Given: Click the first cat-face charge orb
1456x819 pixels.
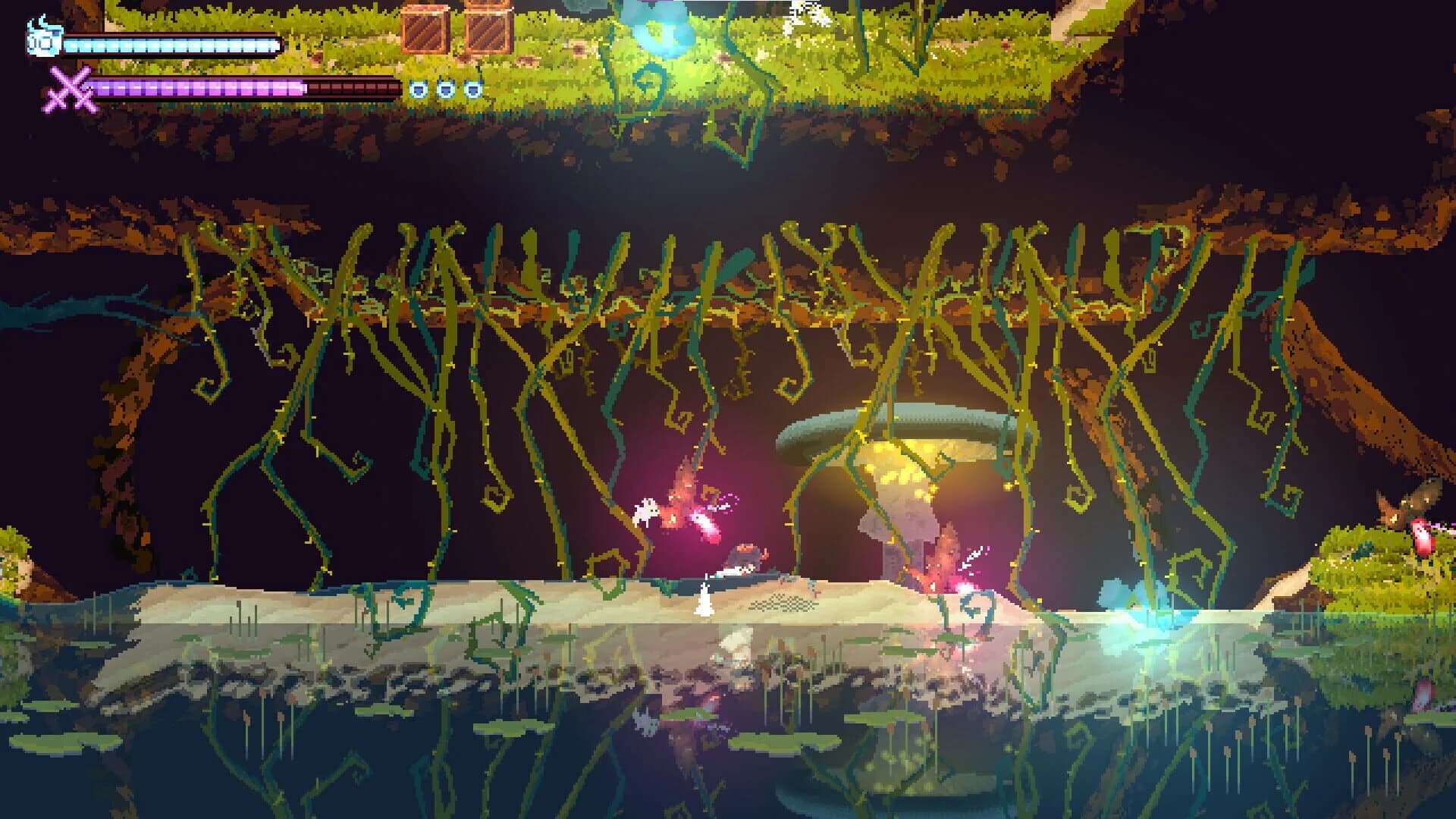Looking at the screenshot, I should click(x=417, y=87).
